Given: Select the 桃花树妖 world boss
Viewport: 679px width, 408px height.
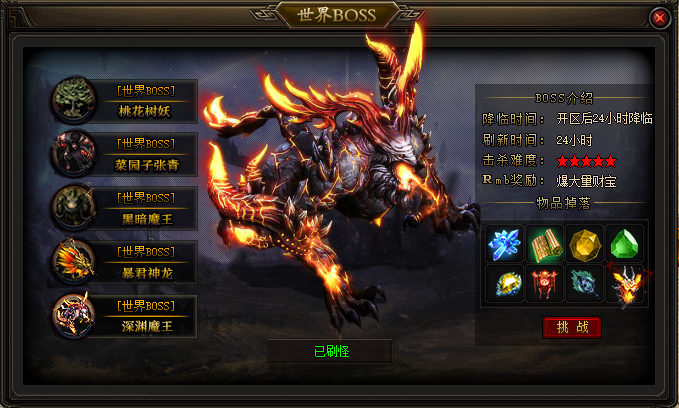Looking at the screenshot, I should tap(126, 102).
